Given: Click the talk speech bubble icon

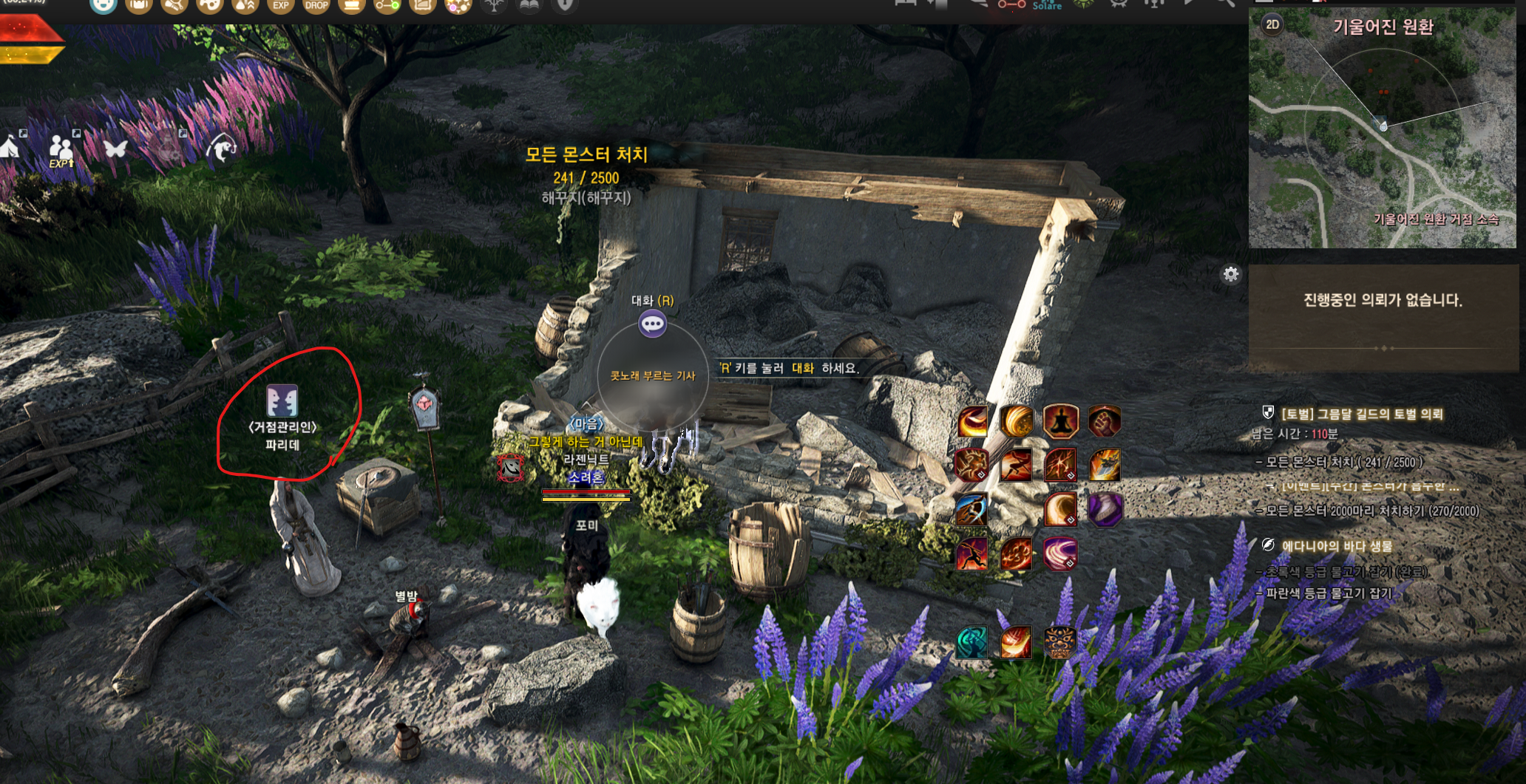Looking at the screenshot, I should click(x=652, y=324).
